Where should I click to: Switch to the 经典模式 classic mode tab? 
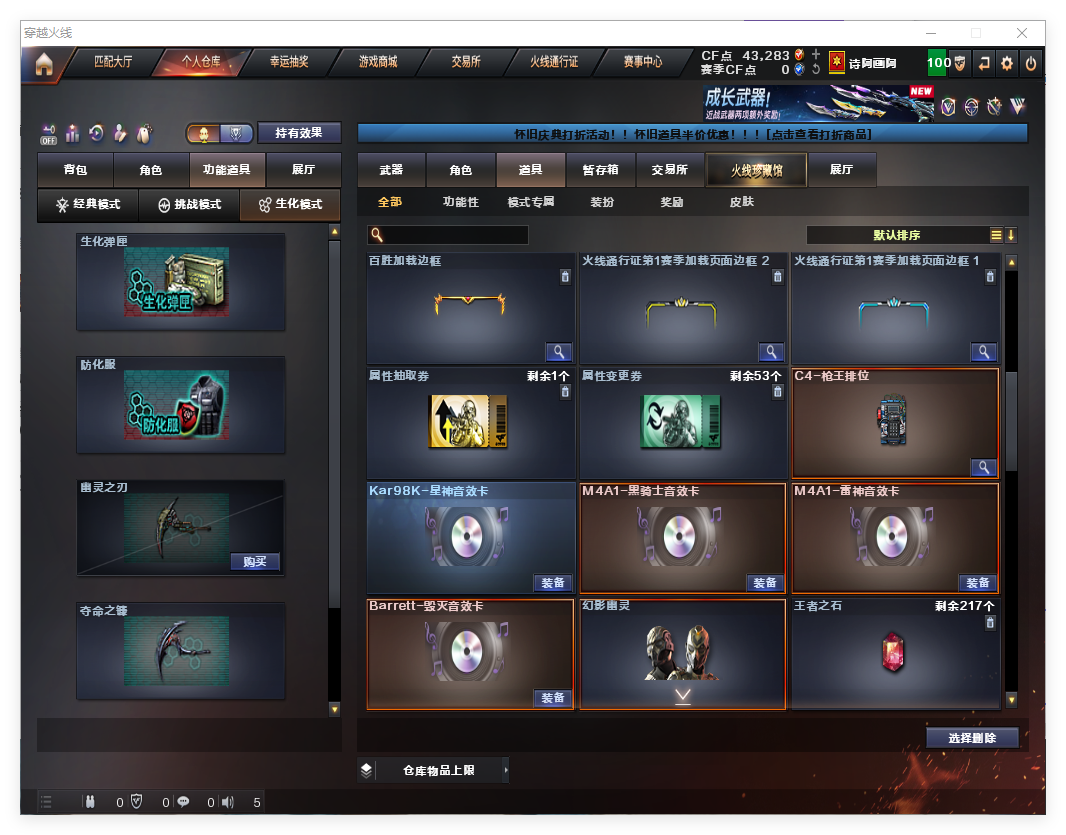point(88,204)
